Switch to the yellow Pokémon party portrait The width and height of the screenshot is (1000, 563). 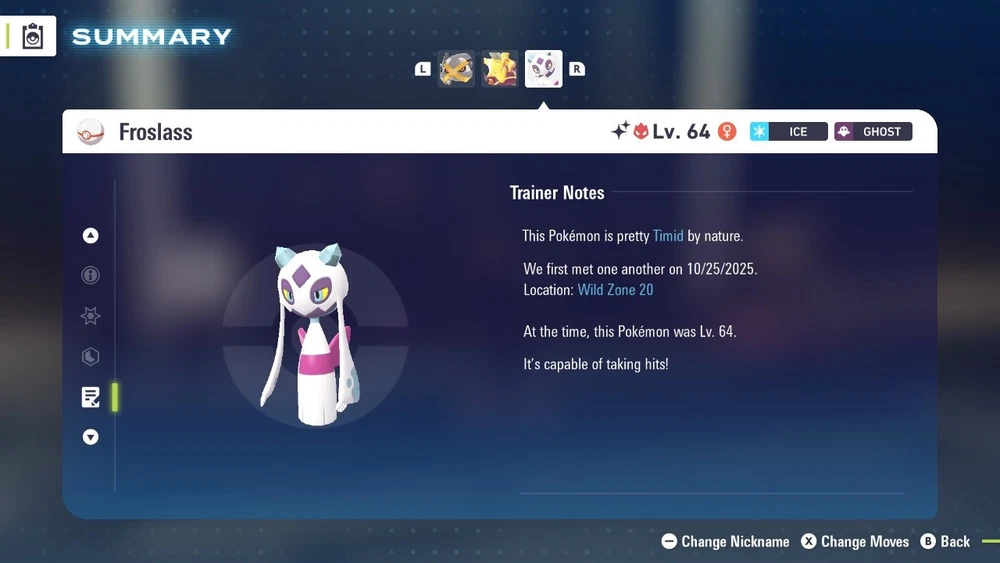point(500,69)
